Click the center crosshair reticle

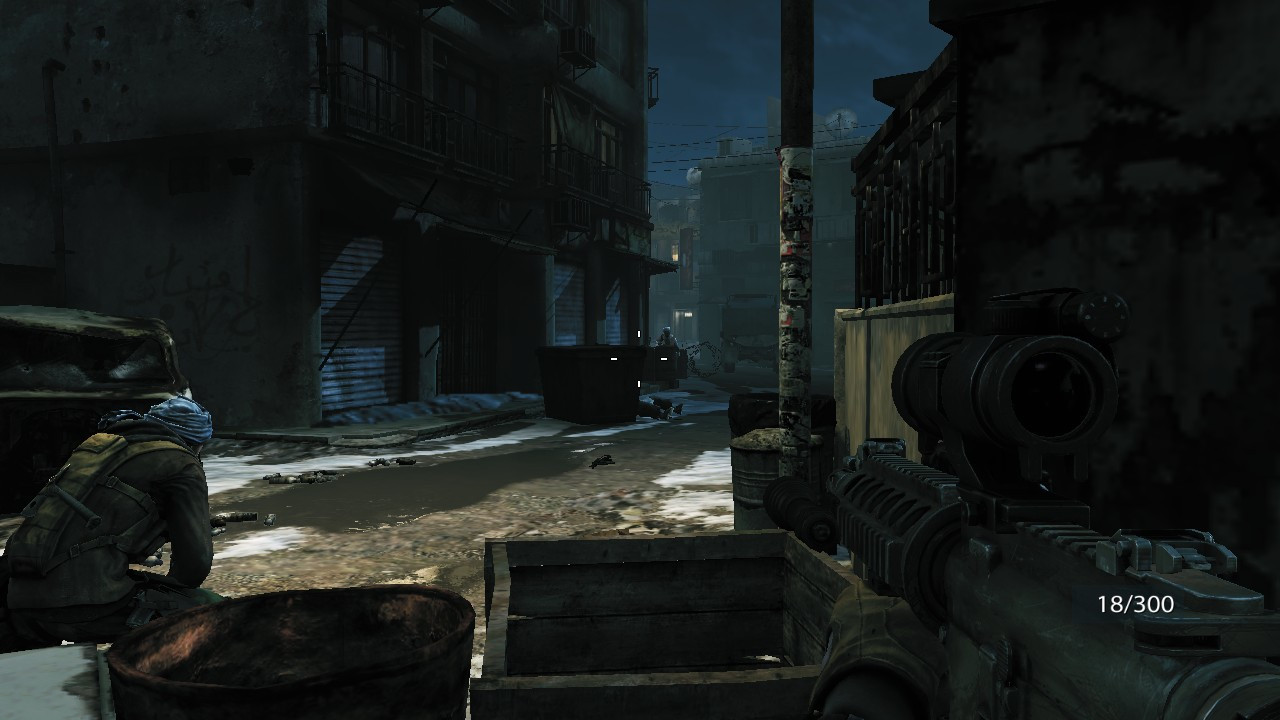pyautogui.click(x=639, y=358)
